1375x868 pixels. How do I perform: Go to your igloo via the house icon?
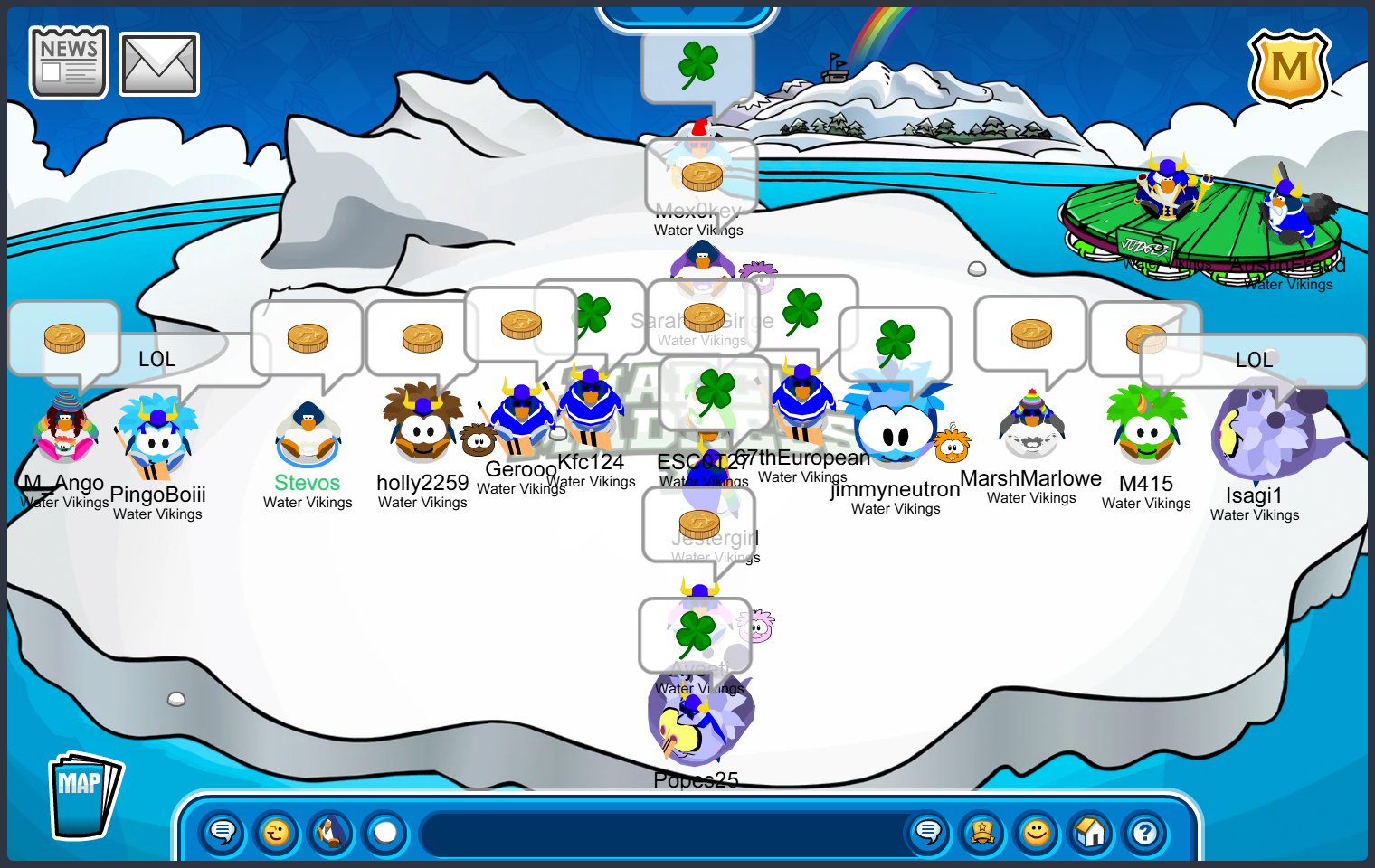[1091, 832]
